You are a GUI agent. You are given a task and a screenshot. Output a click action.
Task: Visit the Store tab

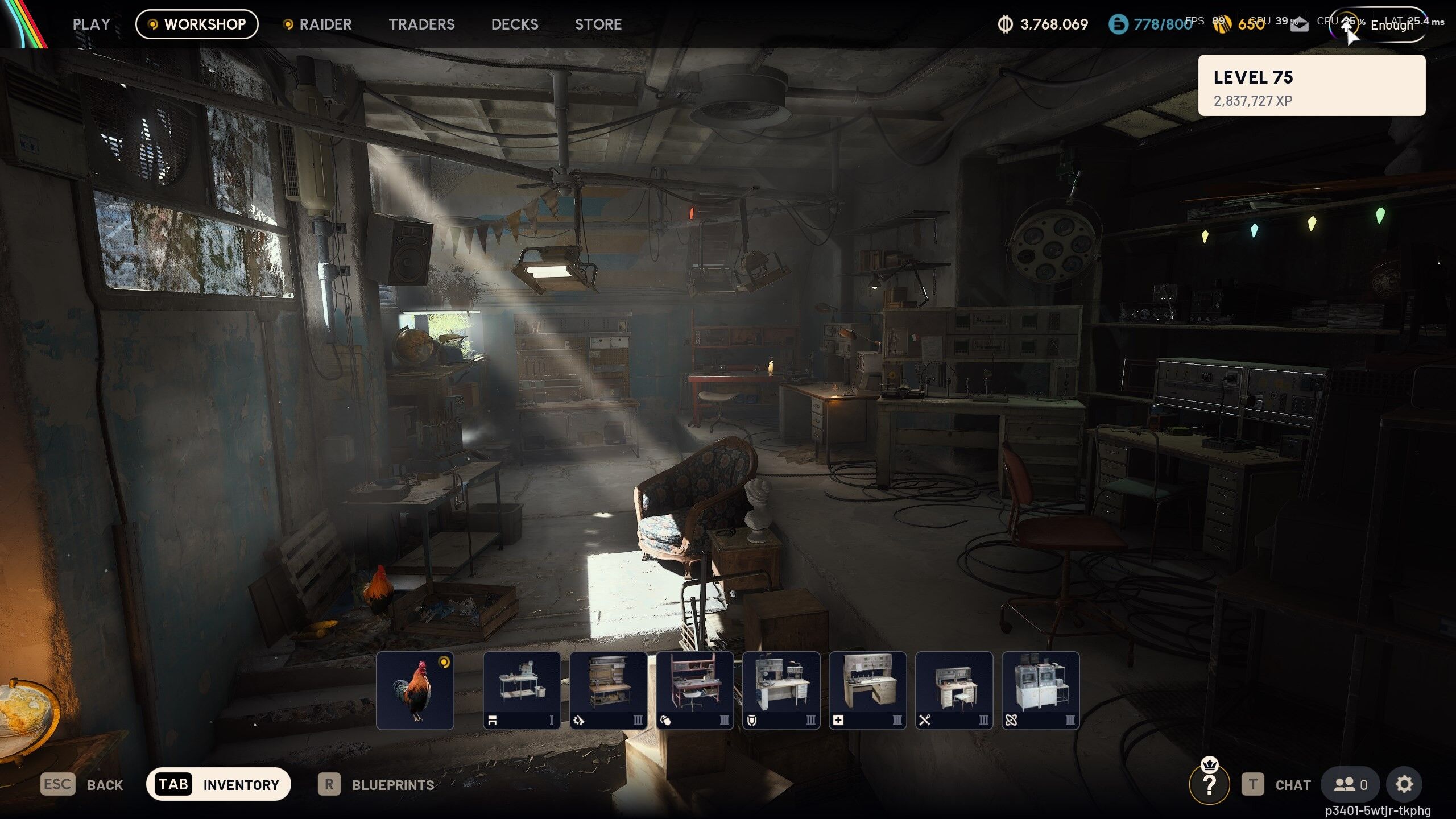pyautogui.click(x=598, y=24)
